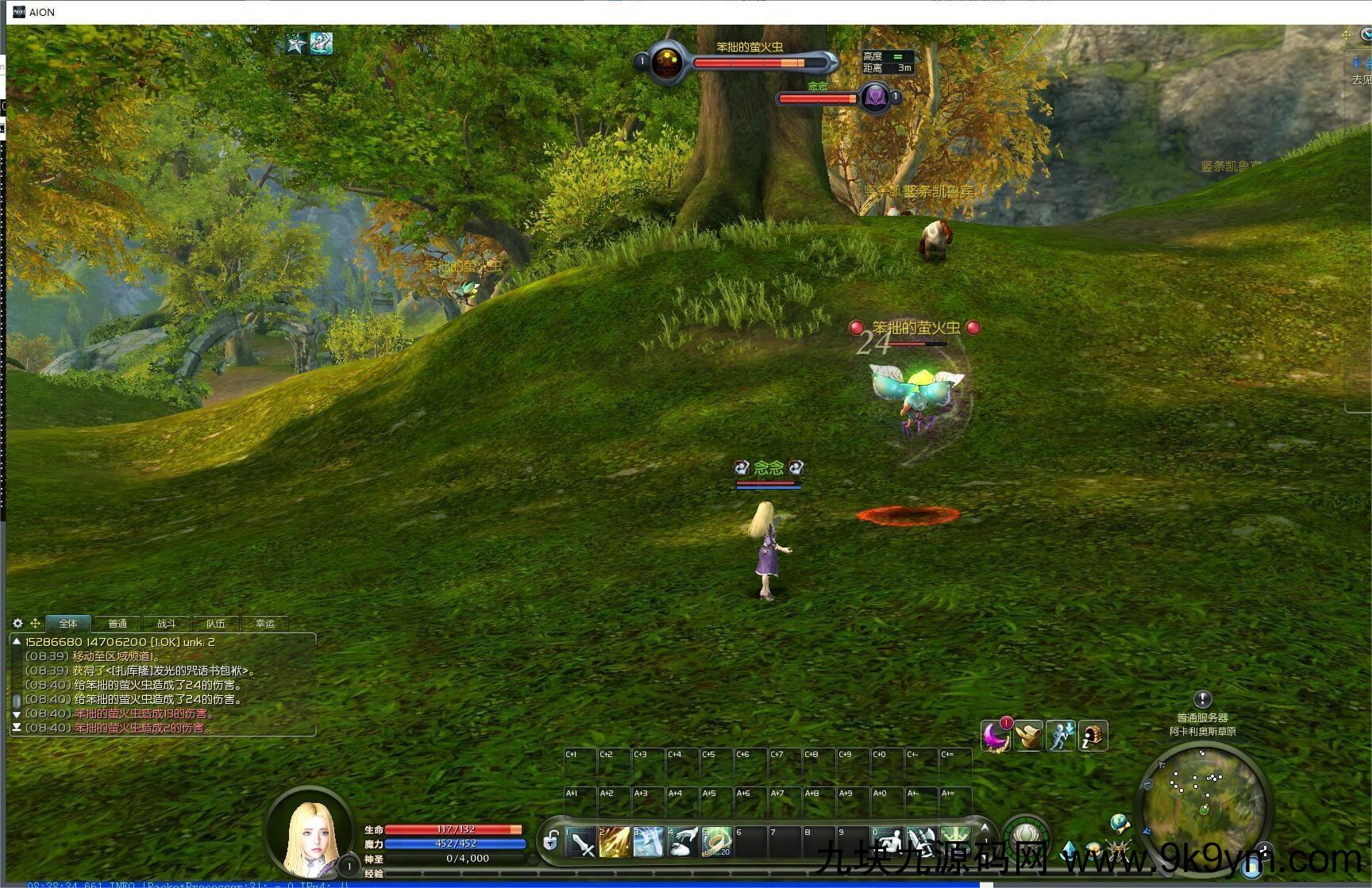This screenshot has height=888, width=1372.
Task: Use the golden slash skill in slot 2
Action: tap(615, 843)
